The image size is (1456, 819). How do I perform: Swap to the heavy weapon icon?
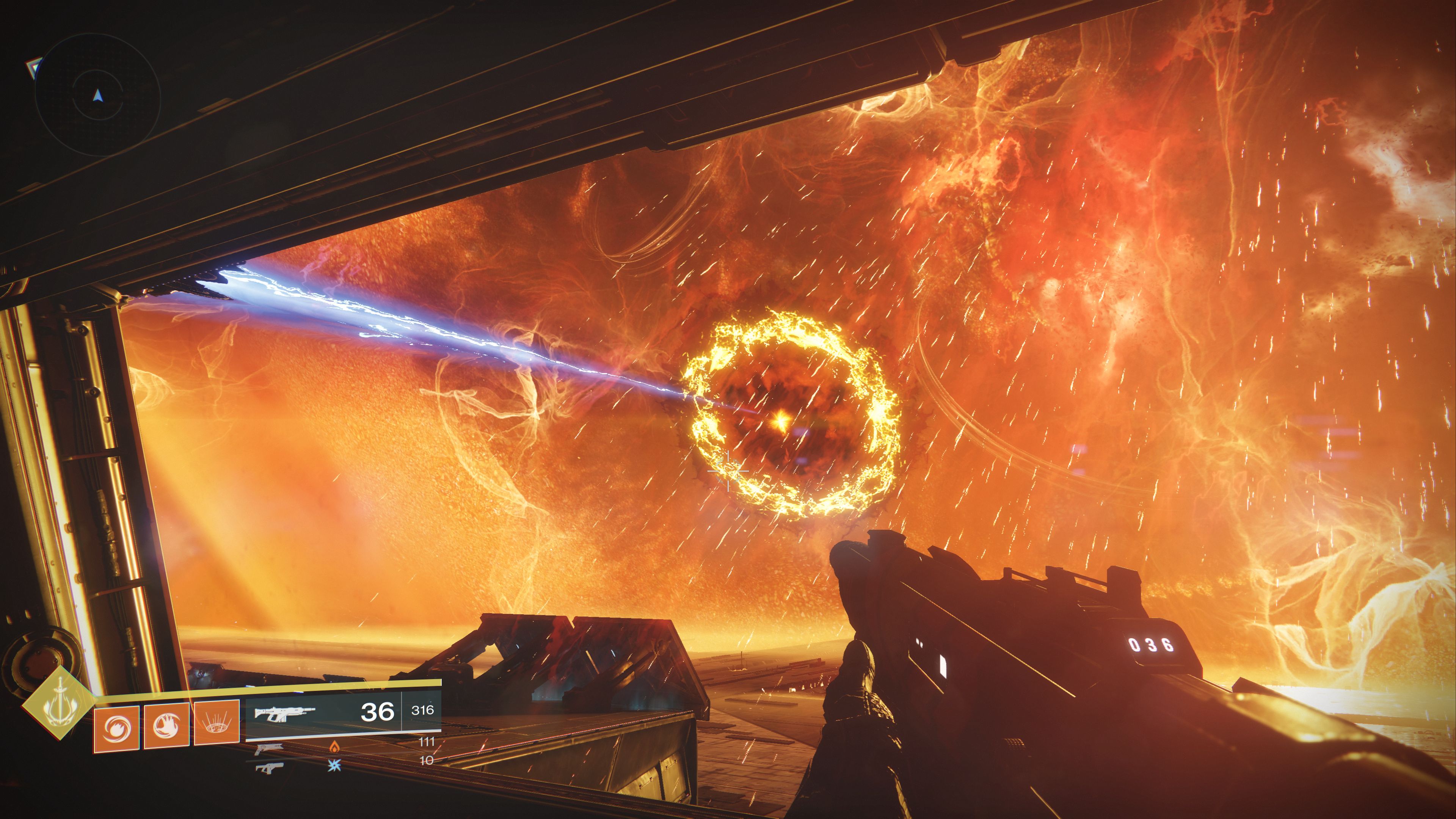(269, 767)
